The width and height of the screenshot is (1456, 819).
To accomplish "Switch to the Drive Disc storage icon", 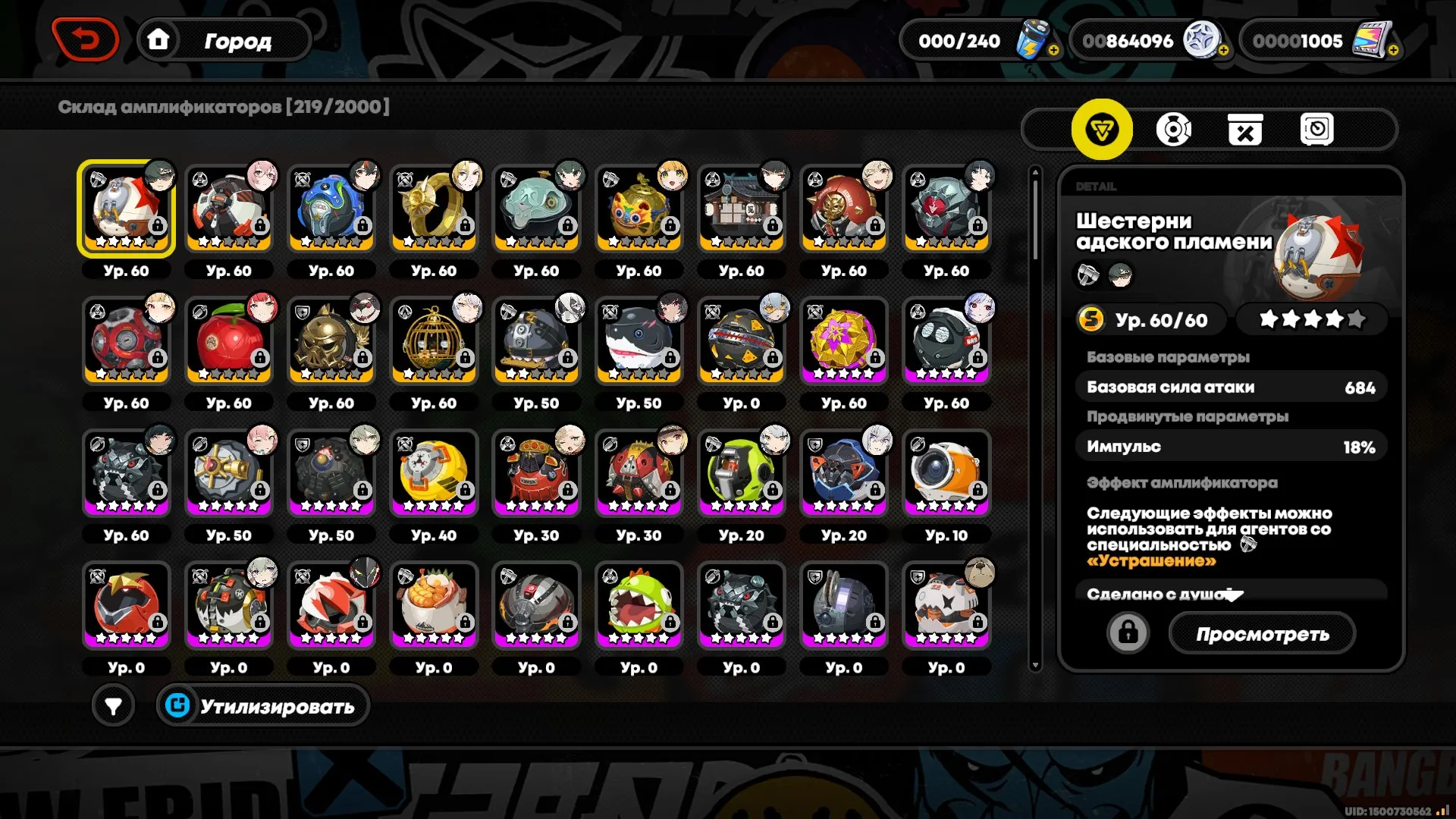I will pyautogui.click(x=1172, y=129).
